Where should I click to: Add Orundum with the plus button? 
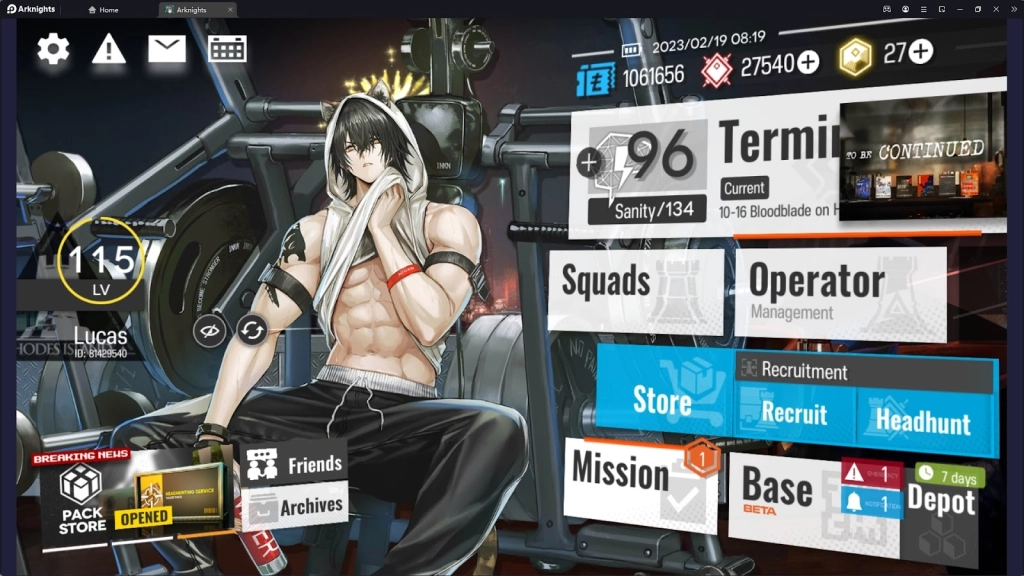coord(807,63)
